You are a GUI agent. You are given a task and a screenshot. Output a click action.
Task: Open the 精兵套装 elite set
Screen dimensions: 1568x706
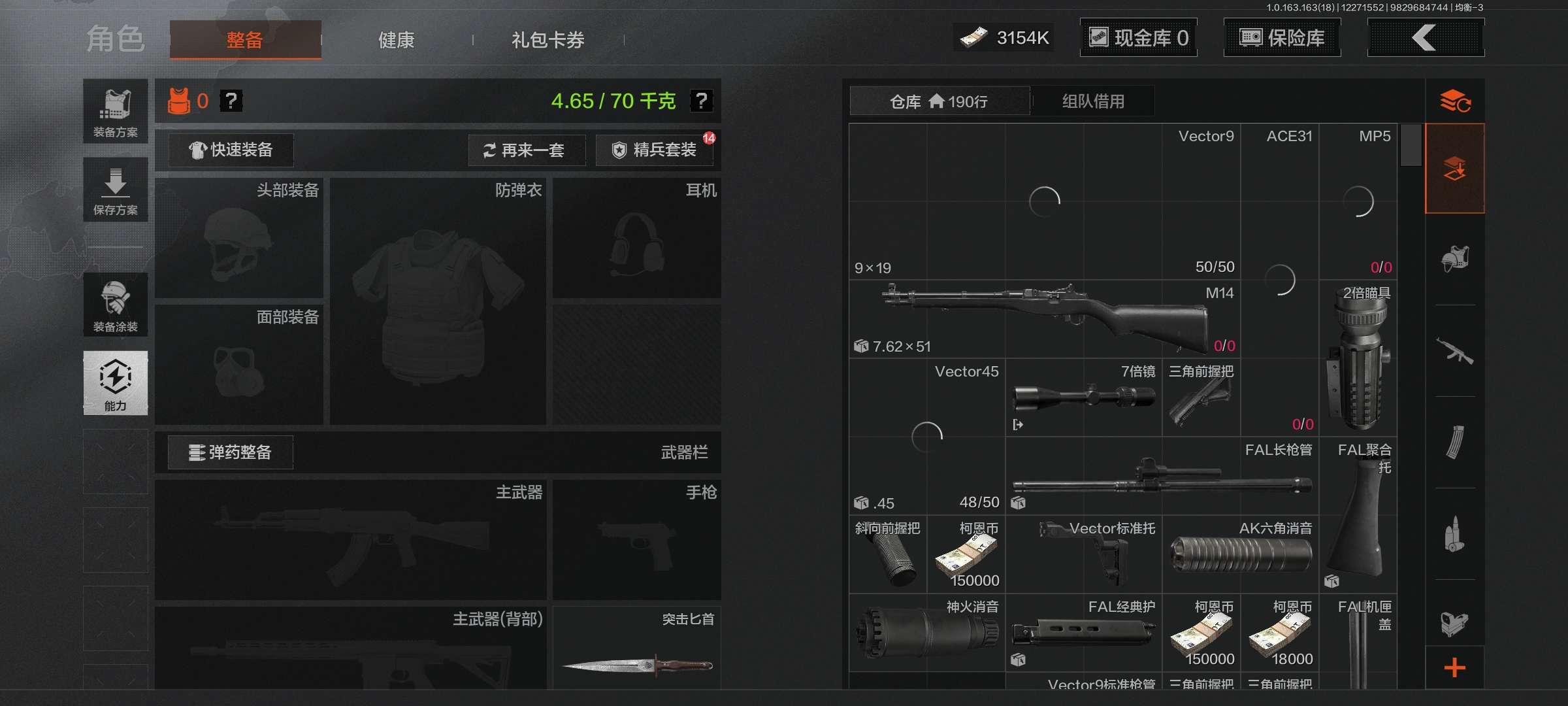point(654,150)
